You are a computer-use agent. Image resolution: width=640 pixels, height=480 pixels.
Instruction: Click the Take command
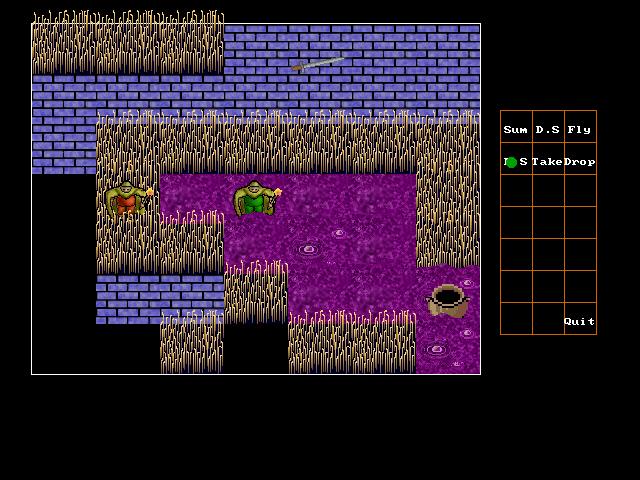click(x=547, y=162)
